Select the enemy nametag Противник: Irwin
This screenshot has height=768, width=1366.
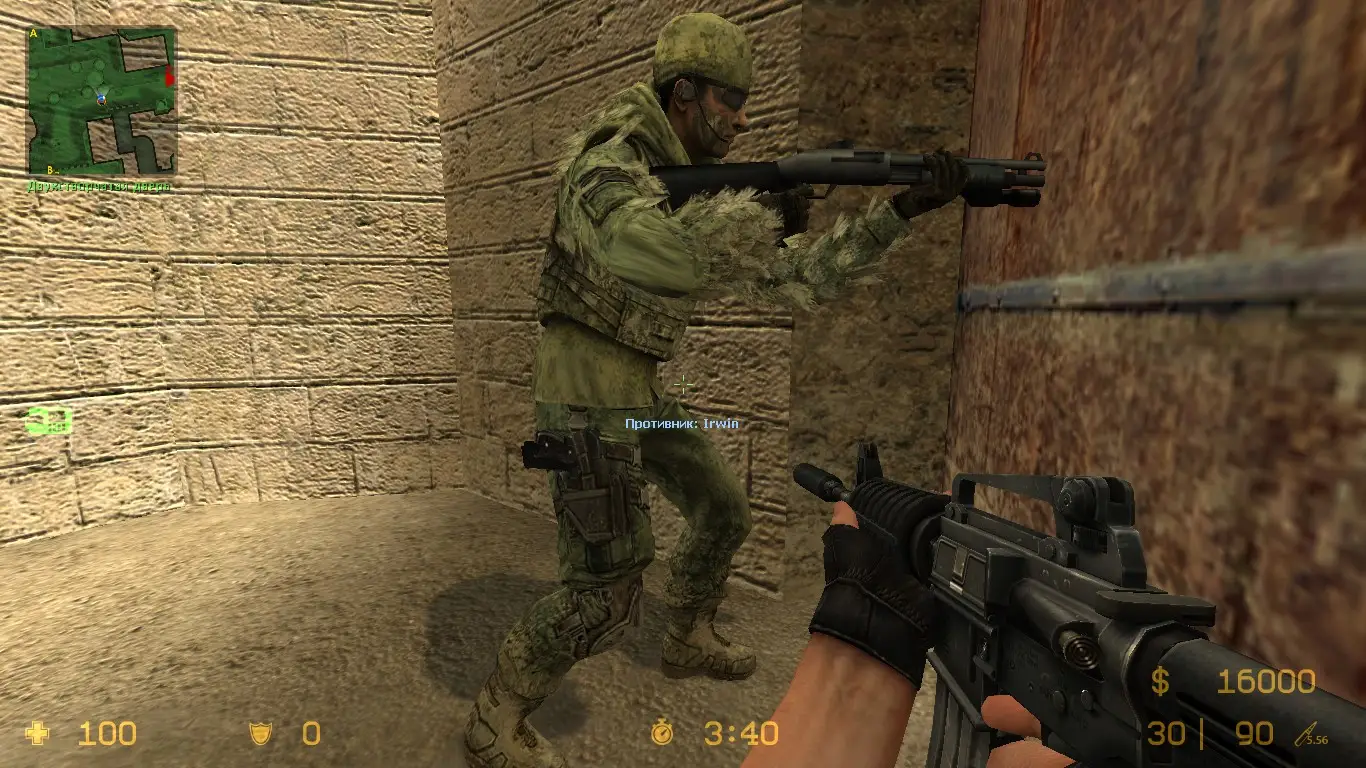[681, 424]
